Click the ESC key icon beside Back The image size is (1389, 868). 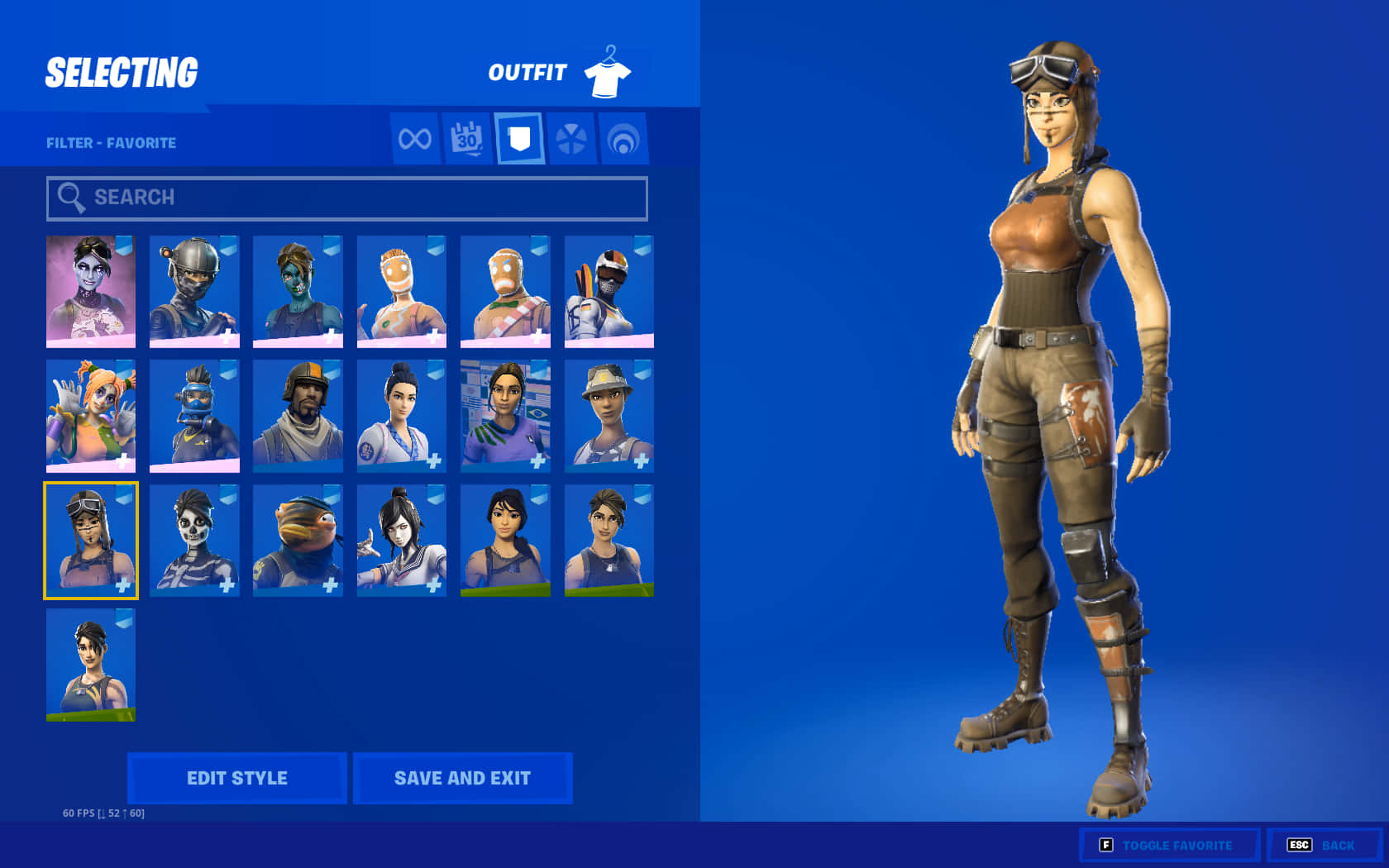tap(1300, 845)
